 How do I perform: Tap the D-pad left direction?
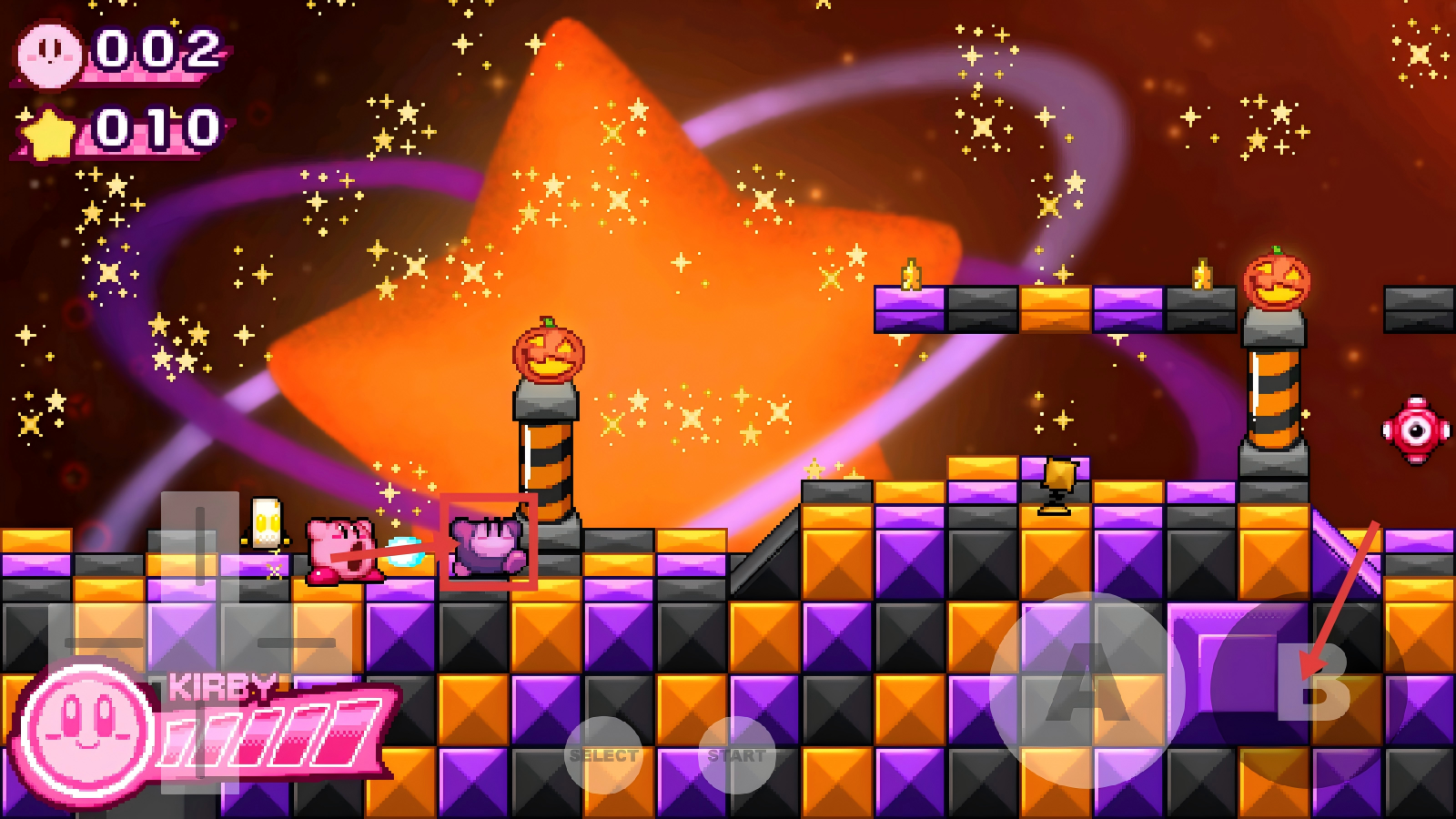(102, 642)
